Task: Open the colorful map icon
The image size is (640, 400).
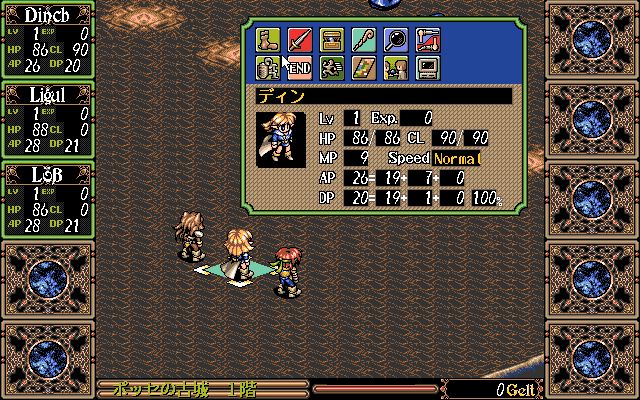Action: point(363,68)
